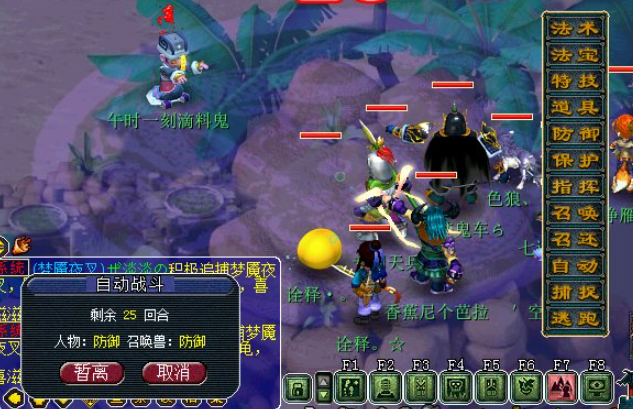The image size is (633, 409).
Task: Choose the 保护 protect command
Action: pyautogui.click(x=575, y=160)
